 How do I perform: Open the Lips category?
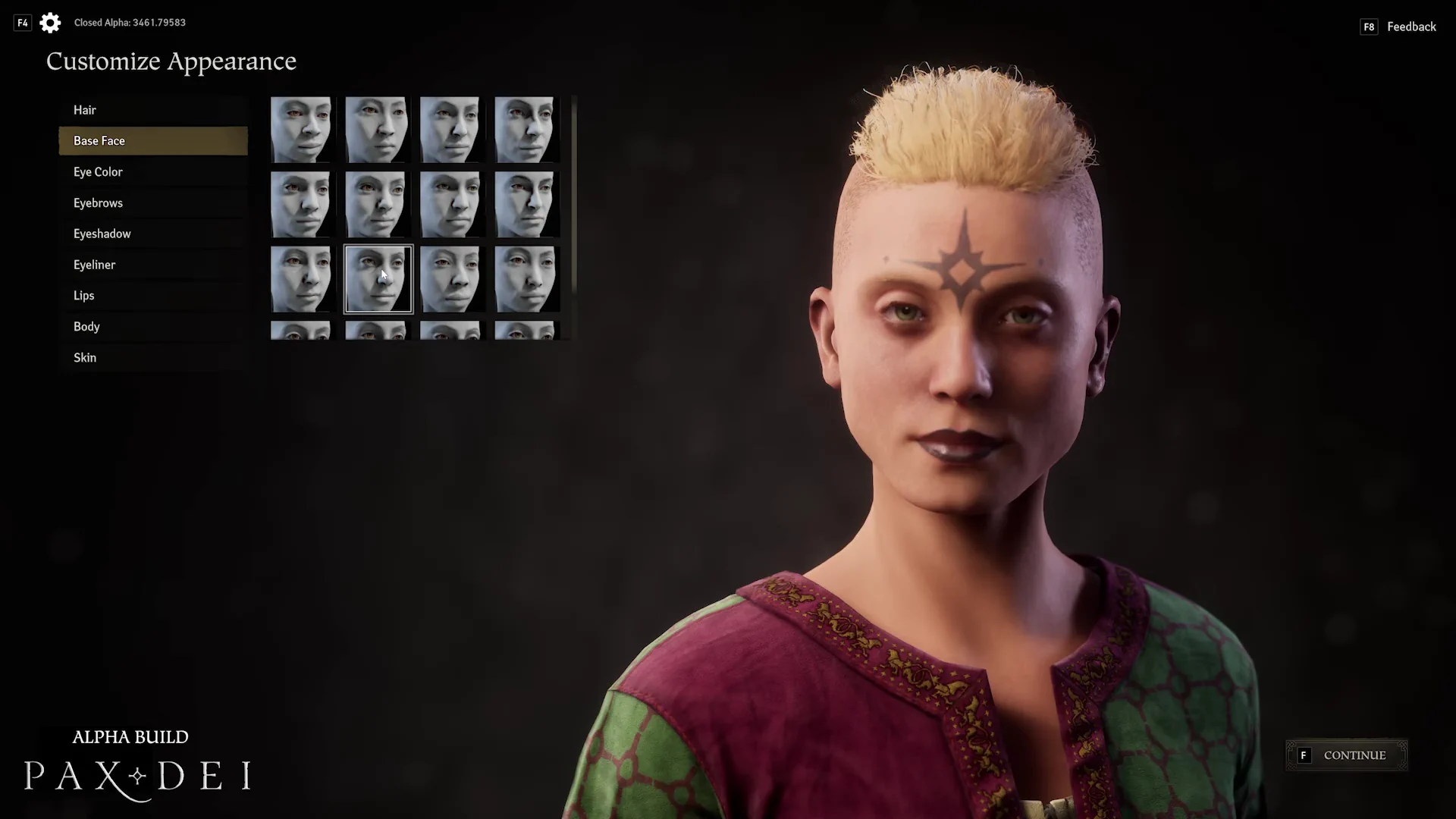coord(84,296)
